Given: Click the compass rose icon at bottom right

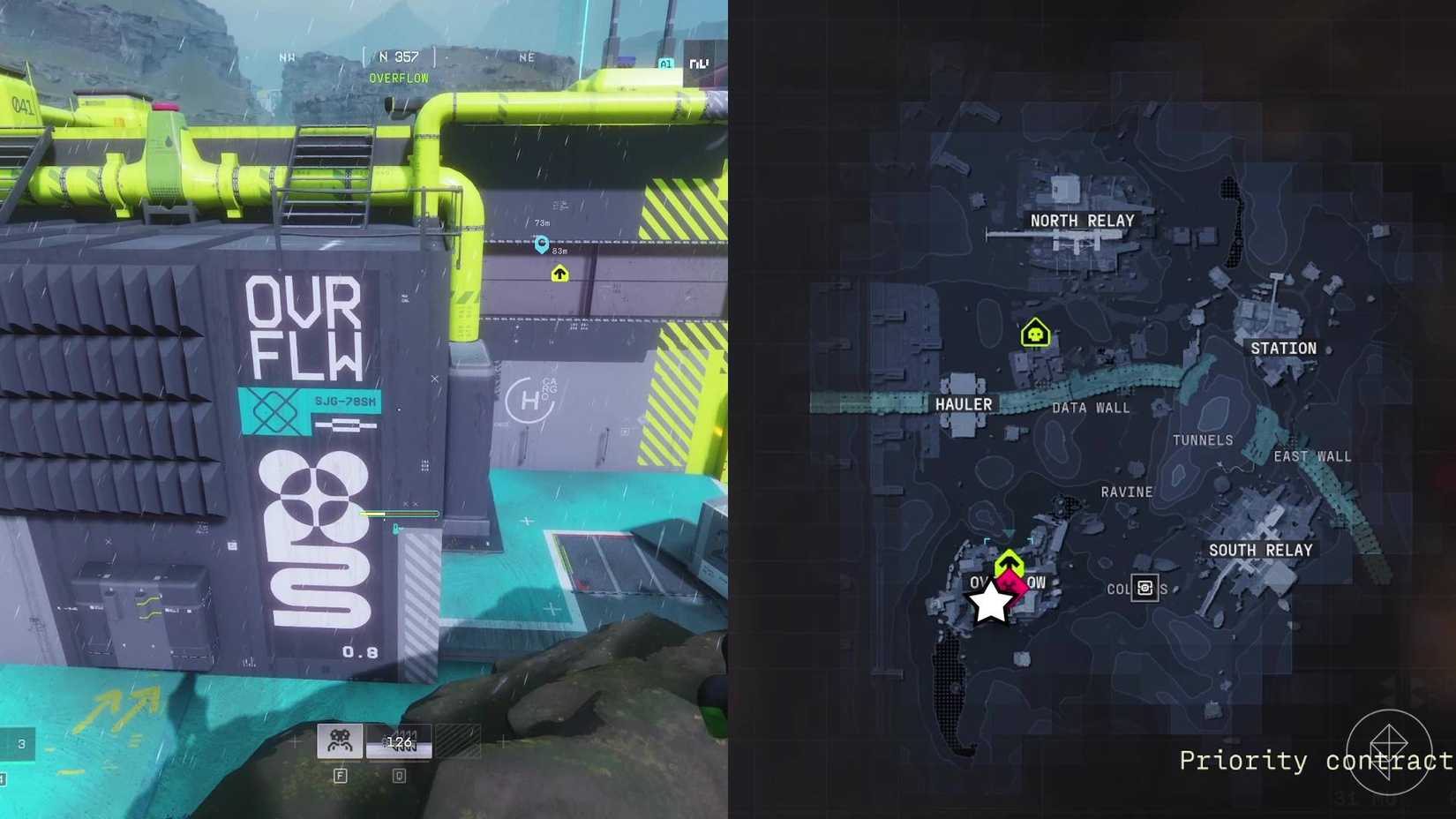Looking at the screenshot, I should tap(1391, 752).
